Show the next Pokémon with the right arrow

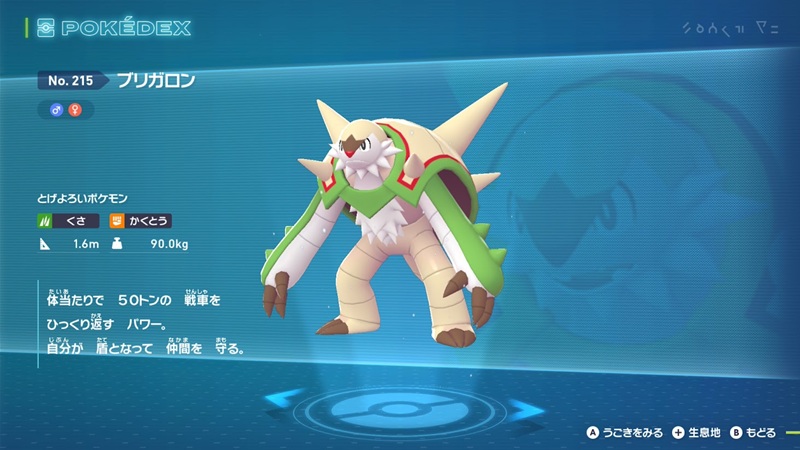pyautogui.click(x=523, y=405)
